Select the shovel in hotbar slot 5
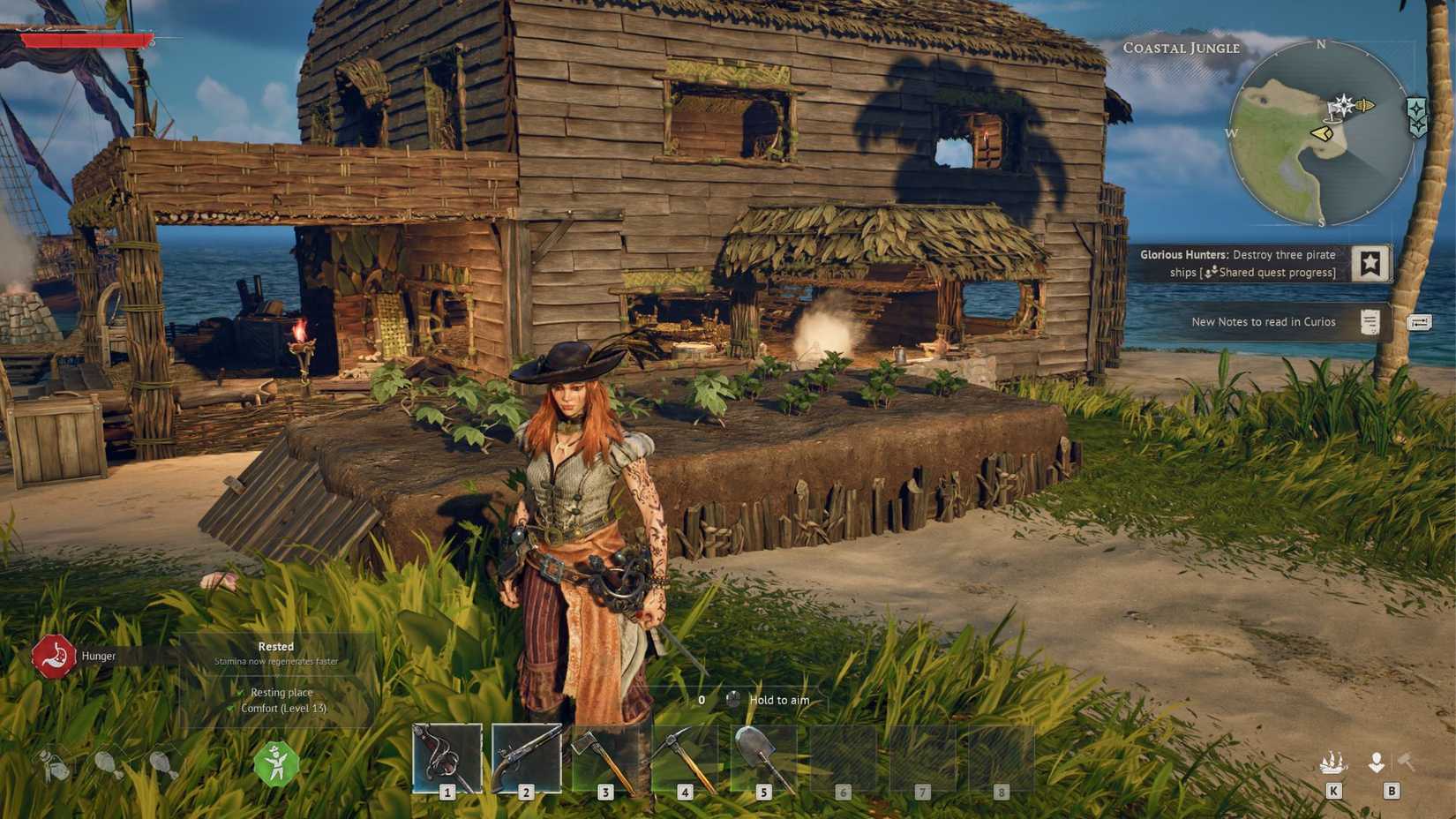The image size is (1456, 819). (764, 757)
